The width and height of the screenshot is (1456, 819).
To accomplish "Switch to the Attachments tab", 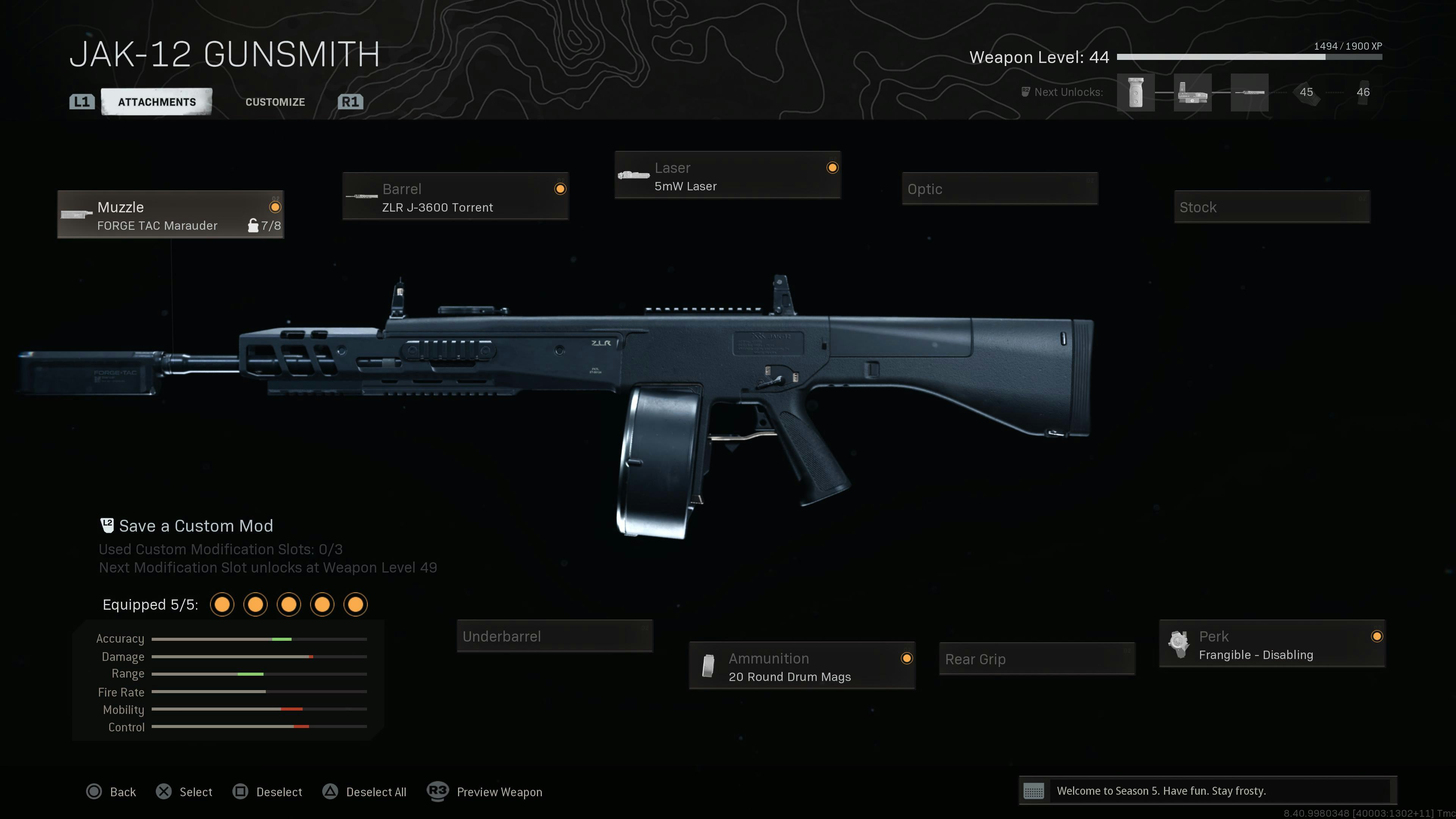I will pos(157,102).
